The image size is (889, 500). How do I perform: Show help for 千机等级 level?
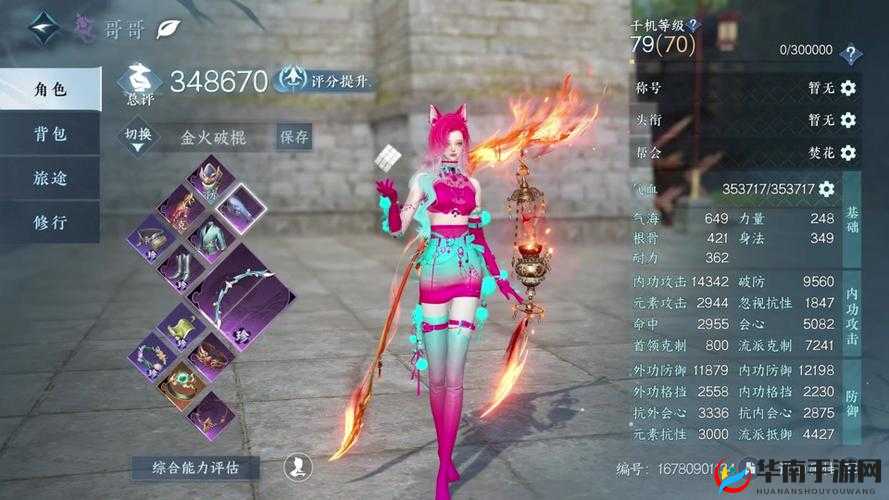[x=694, y=24]
